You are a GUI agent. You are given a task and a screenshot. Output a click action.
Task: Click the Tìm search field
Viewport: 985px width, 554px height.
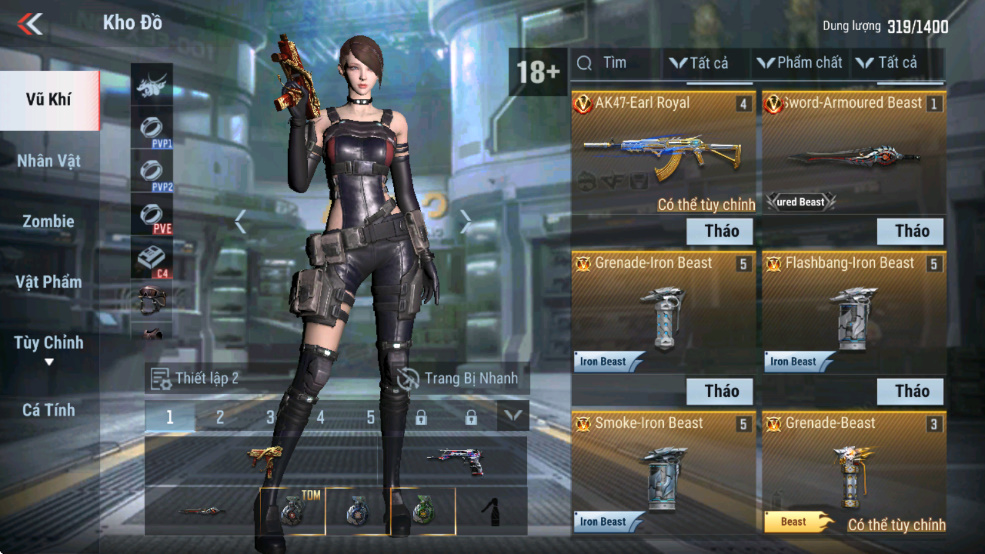(615, 63)
